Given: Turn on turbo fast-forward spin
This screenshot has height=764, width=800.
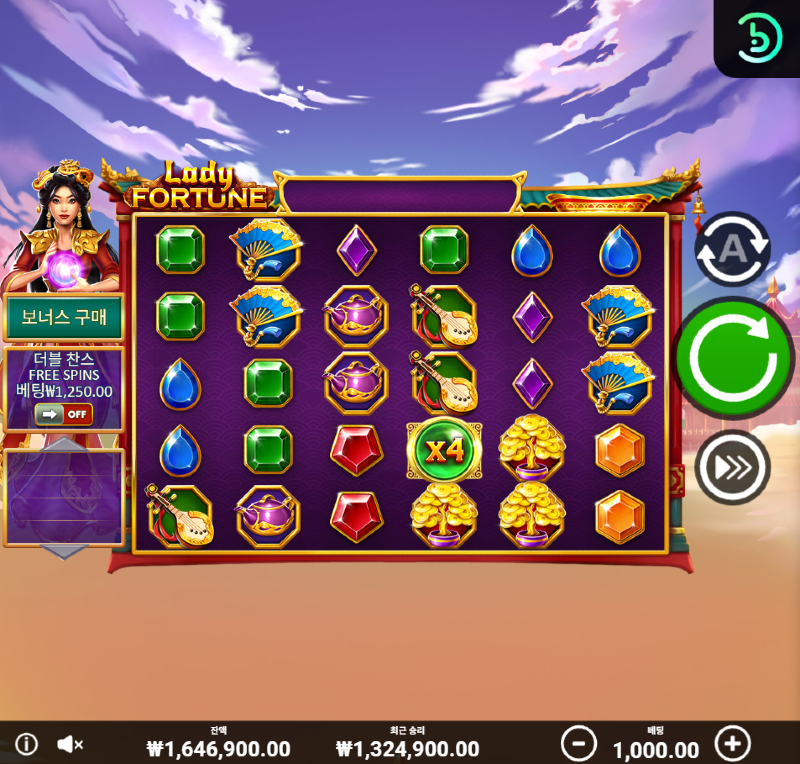Looking at the screenshot, I should pyautogui.click(x=732, y=467).
